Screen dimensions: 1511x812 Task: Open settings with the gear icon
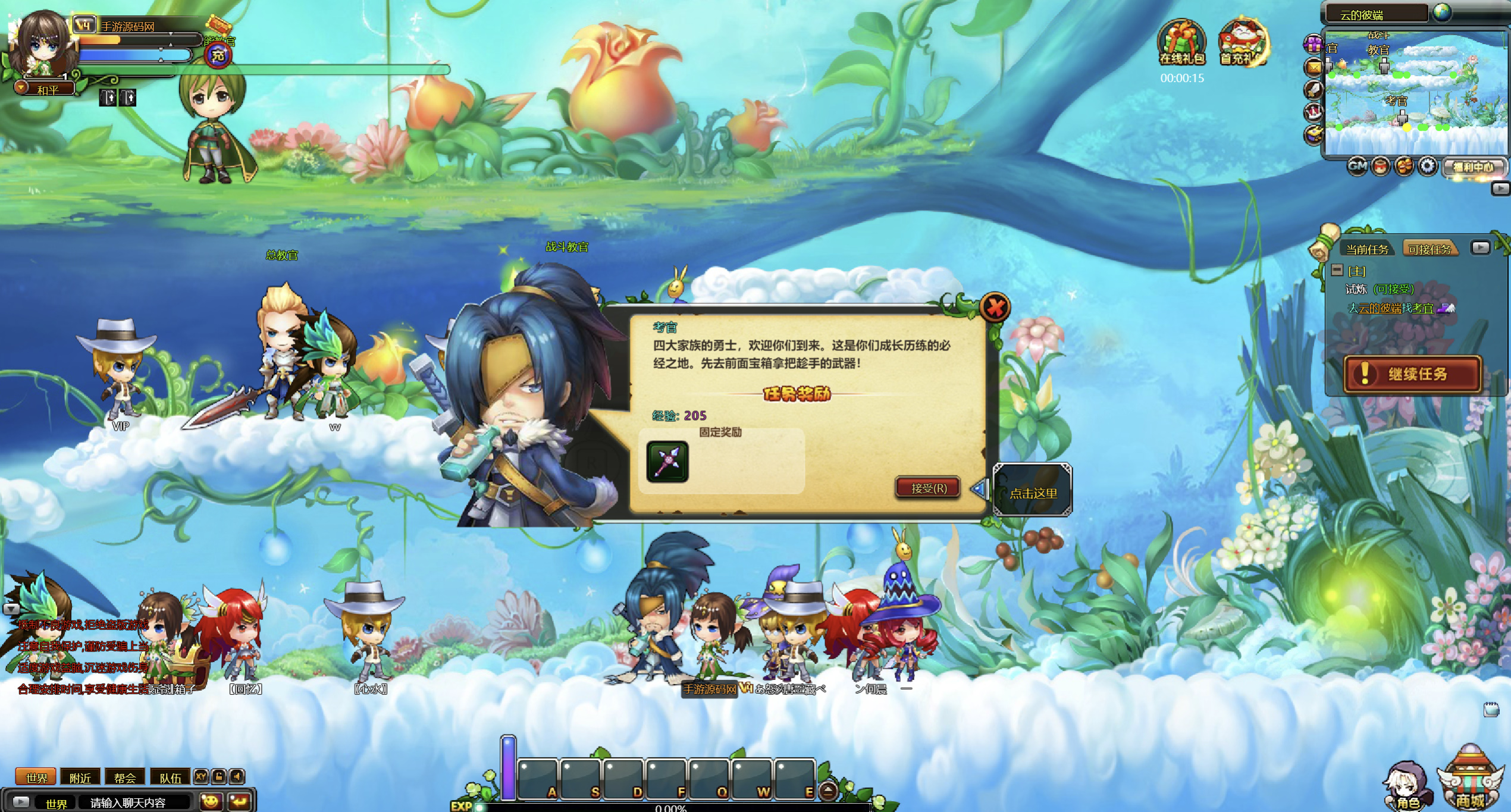click(x=1428, y=167)
